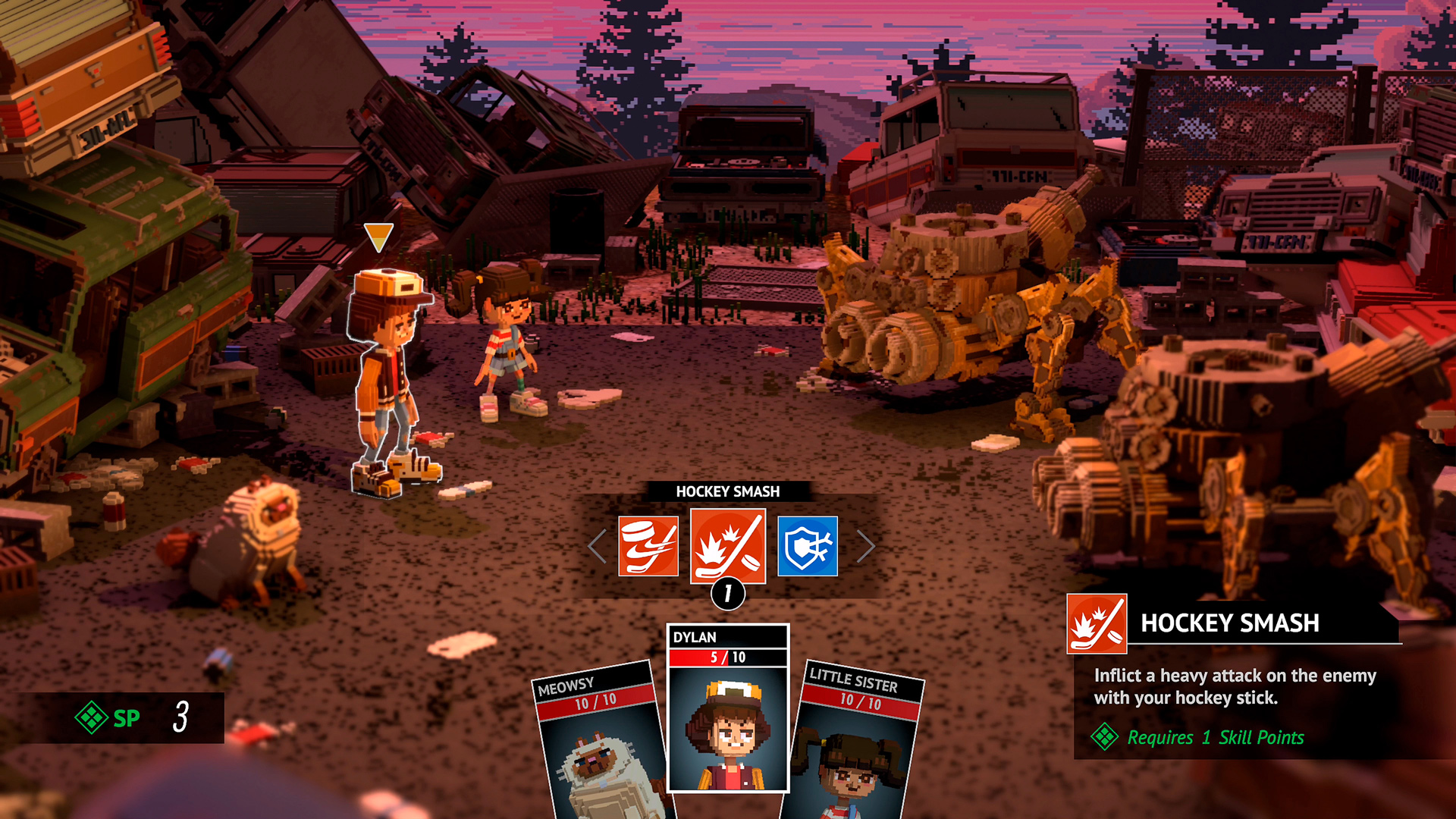Choose the blue shield defend skill icon
1456x819 pixels.
coord(807,545)
